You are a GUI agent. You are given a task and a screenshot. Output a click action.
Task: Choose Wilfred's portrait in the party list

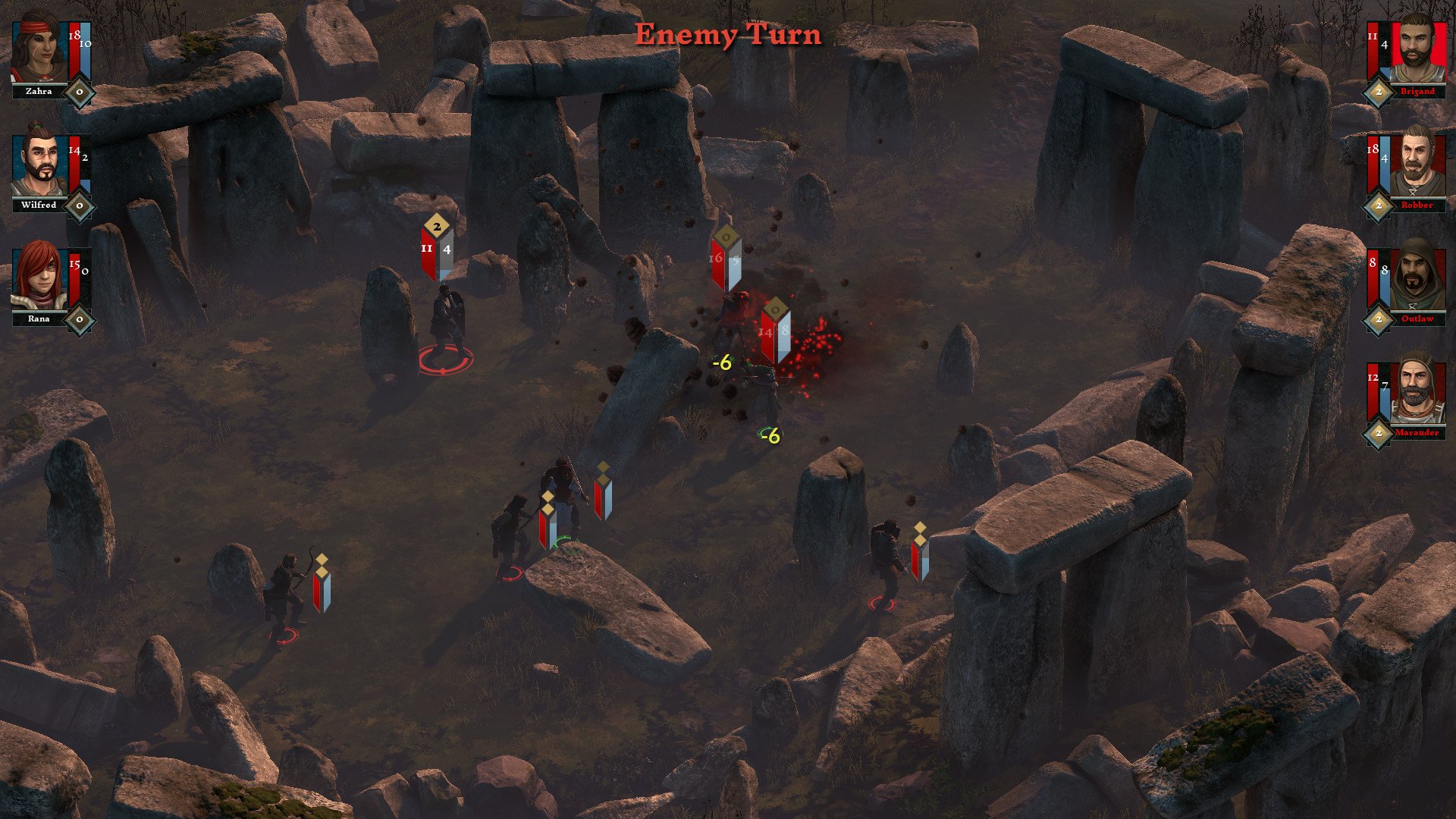click(39, 164)
